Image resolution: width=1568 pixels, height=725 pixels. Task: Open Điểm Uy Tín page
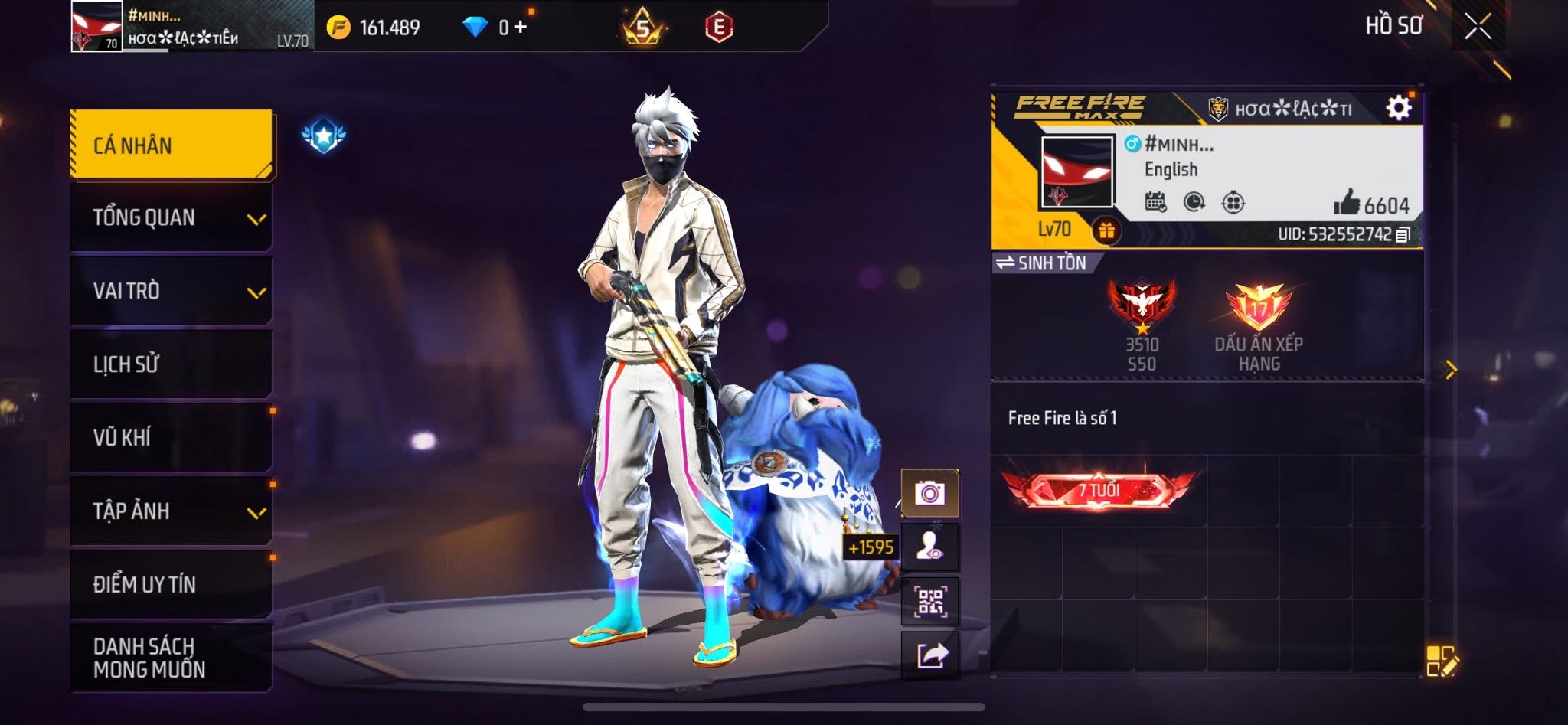[171, 584]
